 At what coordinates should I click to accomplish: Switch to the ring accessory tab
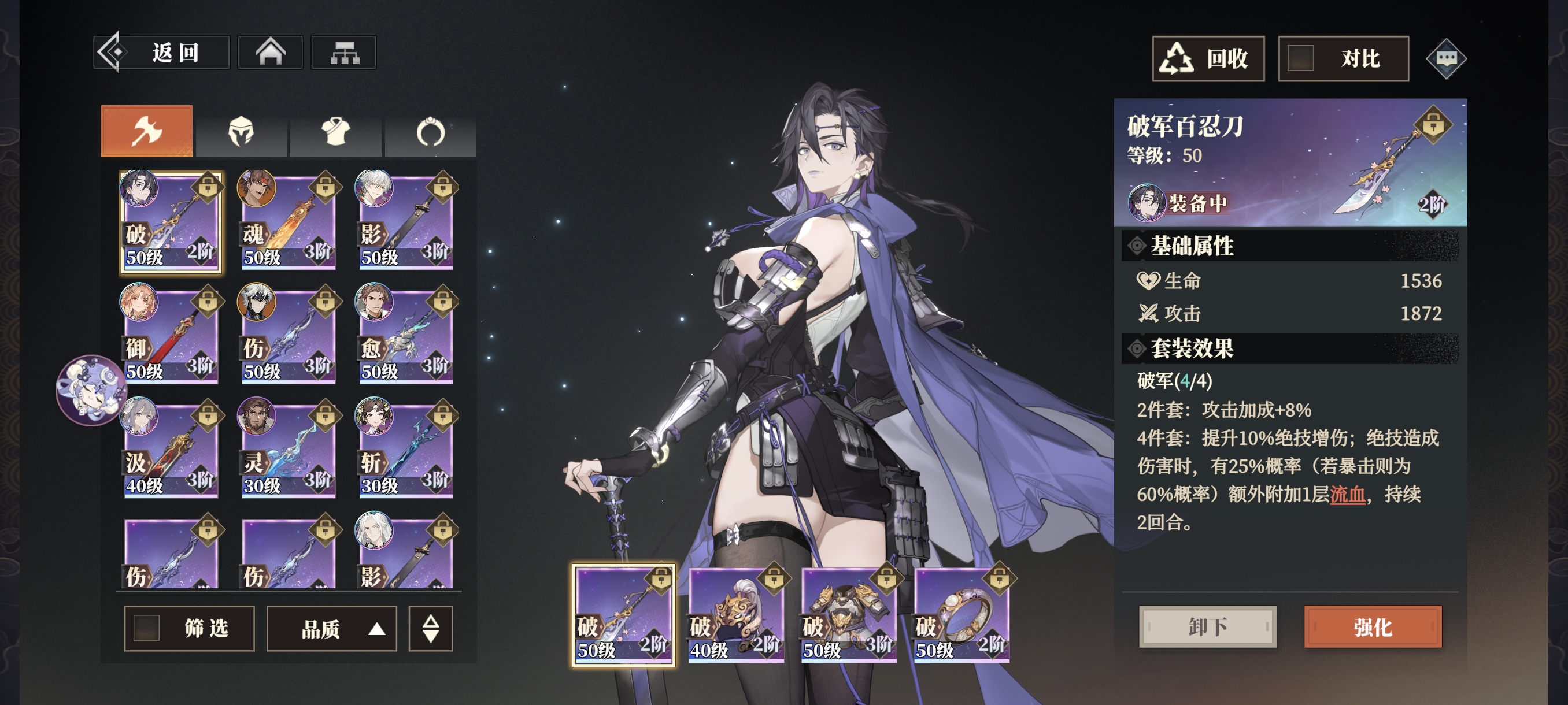pos(430,131)
